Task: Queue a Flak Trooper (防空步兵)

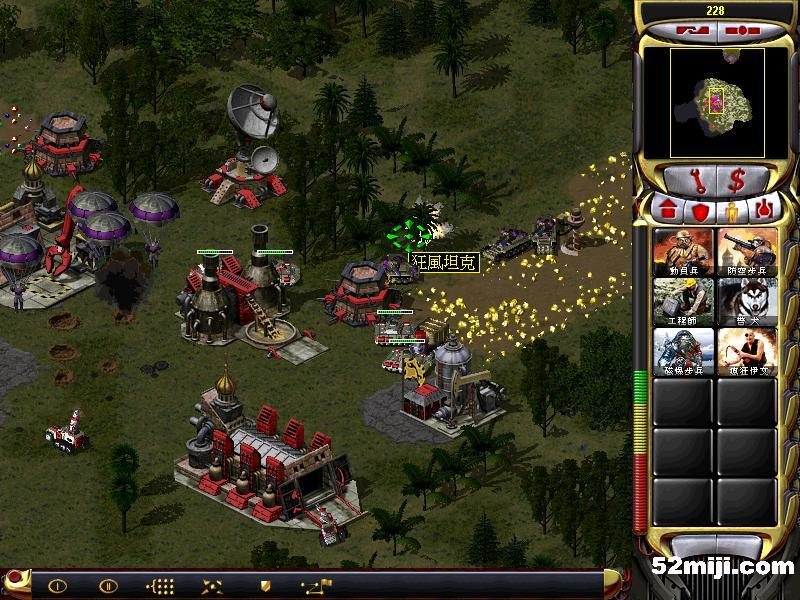Action: point(747,251)
